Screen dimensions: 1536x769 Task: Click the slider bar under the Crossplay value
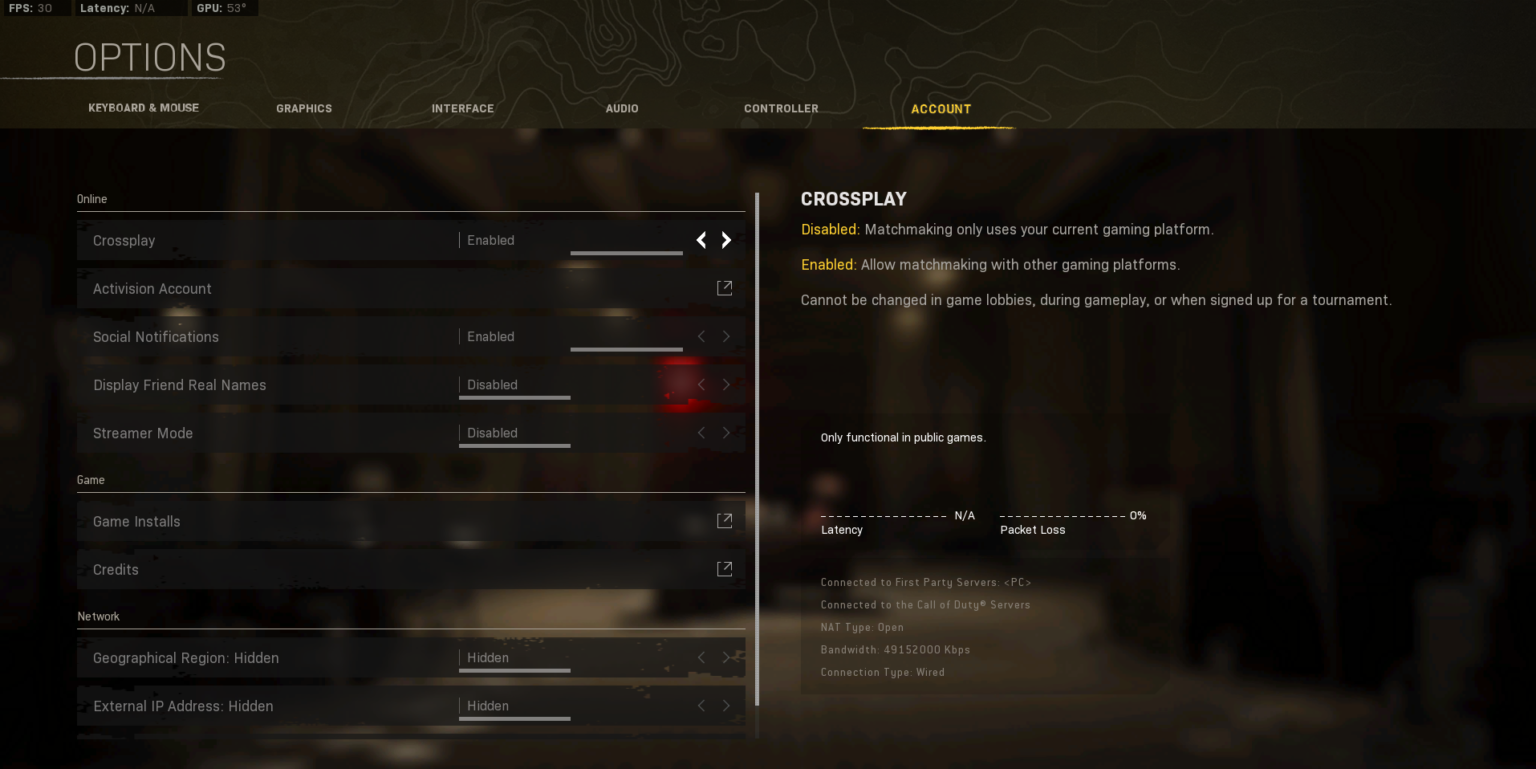coord(626,252)
